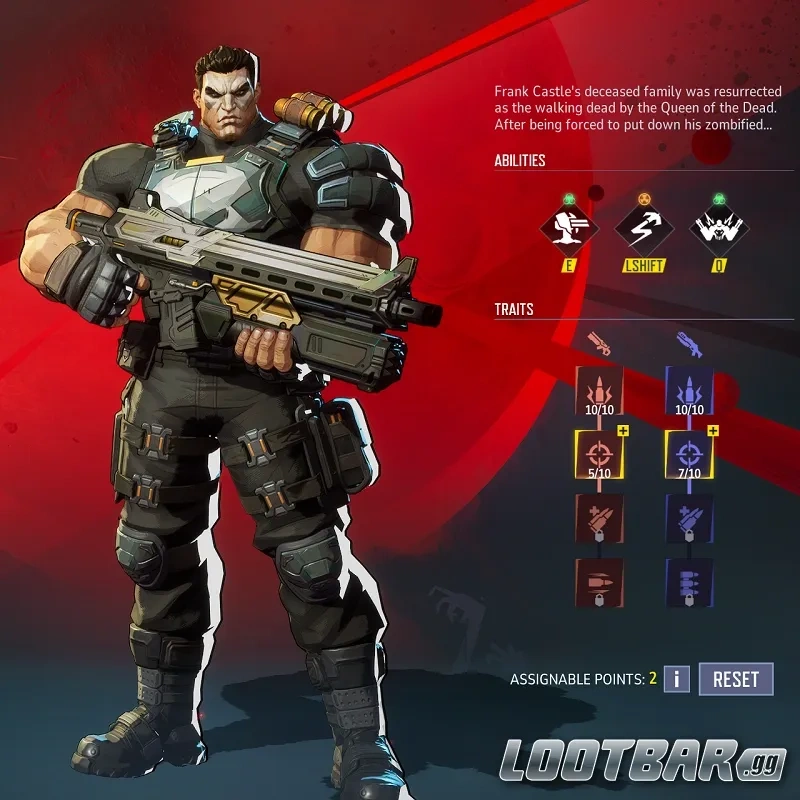Reset the assigned trait points
Image resolution: width=800 pixels, height=800 pixels.
pos(736,679)
